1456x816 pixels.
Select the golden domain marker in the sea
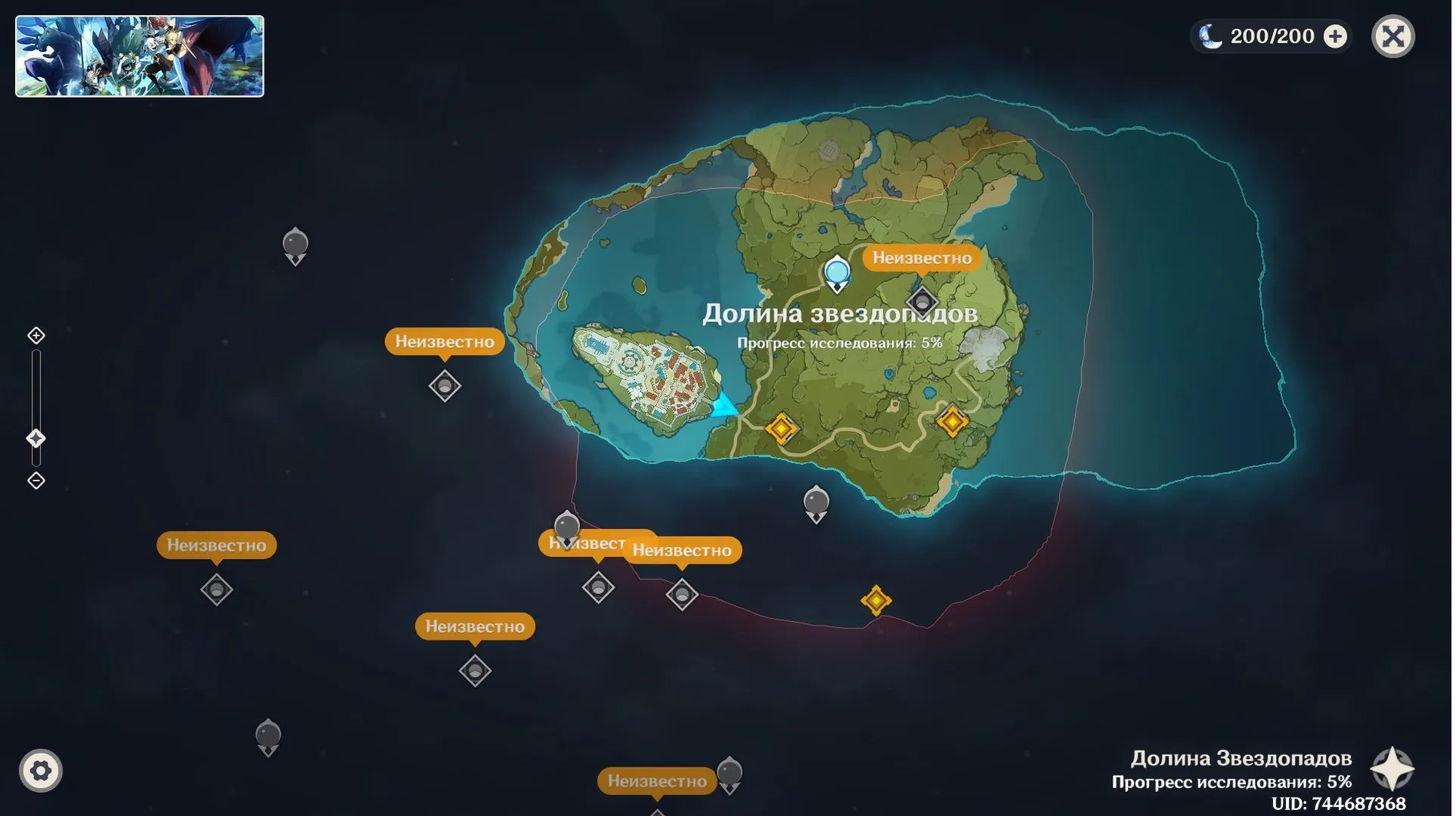tap(876, 601)
